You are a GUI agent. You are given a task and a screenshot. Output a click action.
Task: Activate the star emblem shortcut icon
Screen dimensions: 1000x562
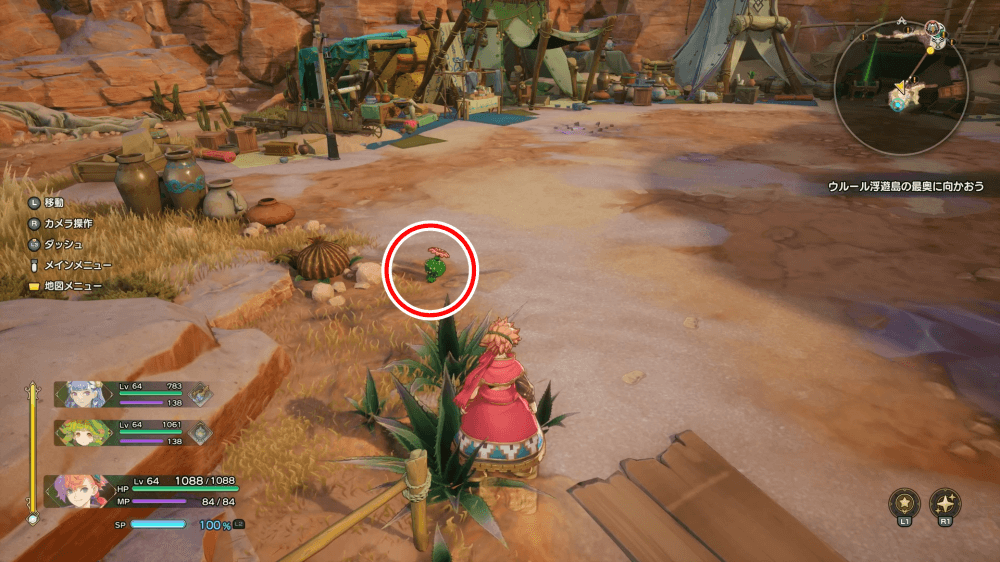903,503
